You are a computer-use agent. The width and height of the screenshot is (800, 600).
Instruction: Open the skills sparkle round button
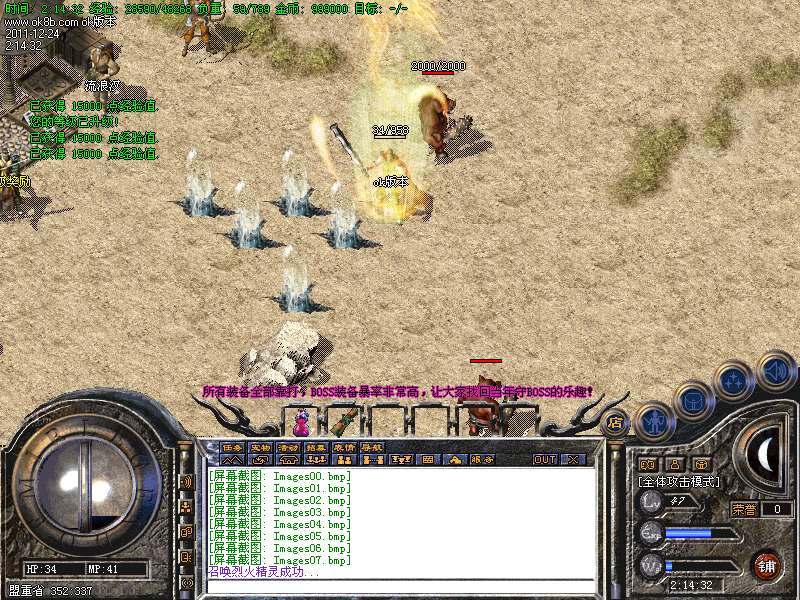[734, 381]
